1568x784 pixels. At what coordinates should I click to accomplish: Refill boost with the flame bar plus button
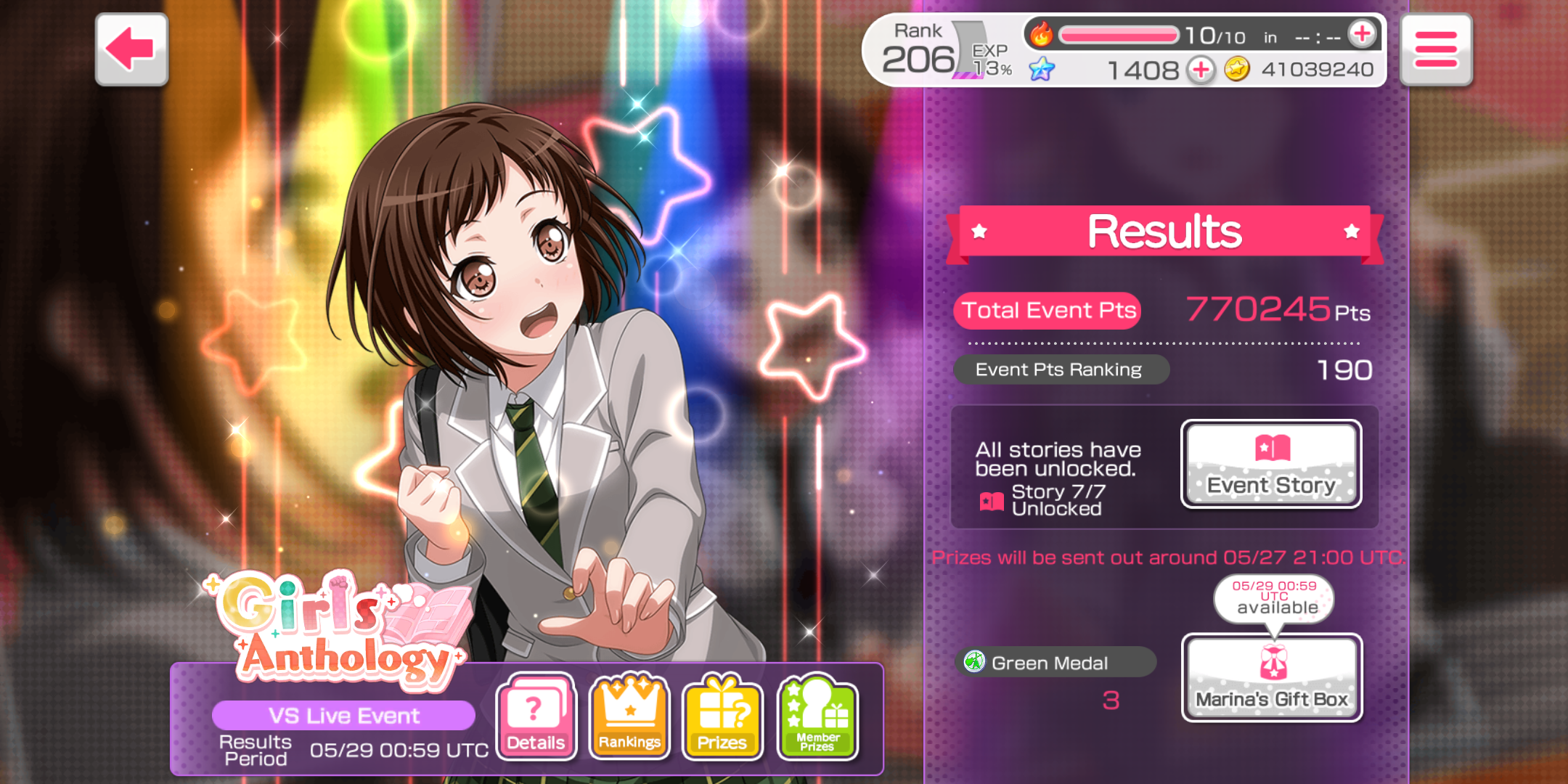[1362, 34]
